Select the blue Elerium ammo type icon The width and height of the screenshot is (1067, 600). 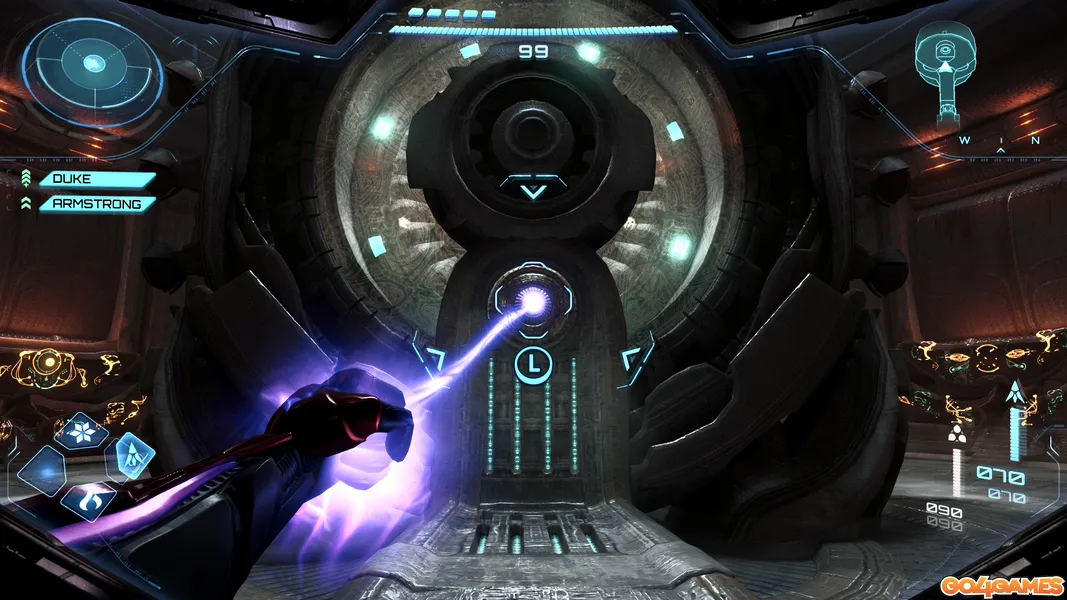1019,393
